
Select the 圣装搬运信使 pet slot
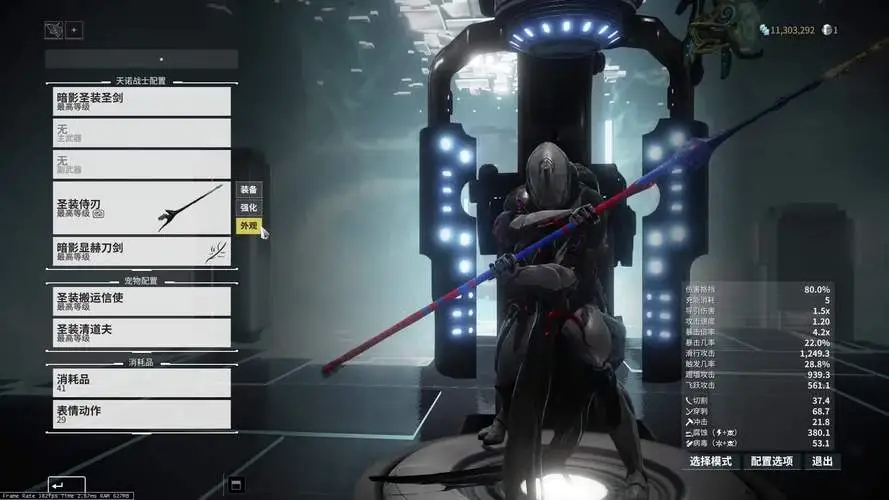[x=141, y=301]
